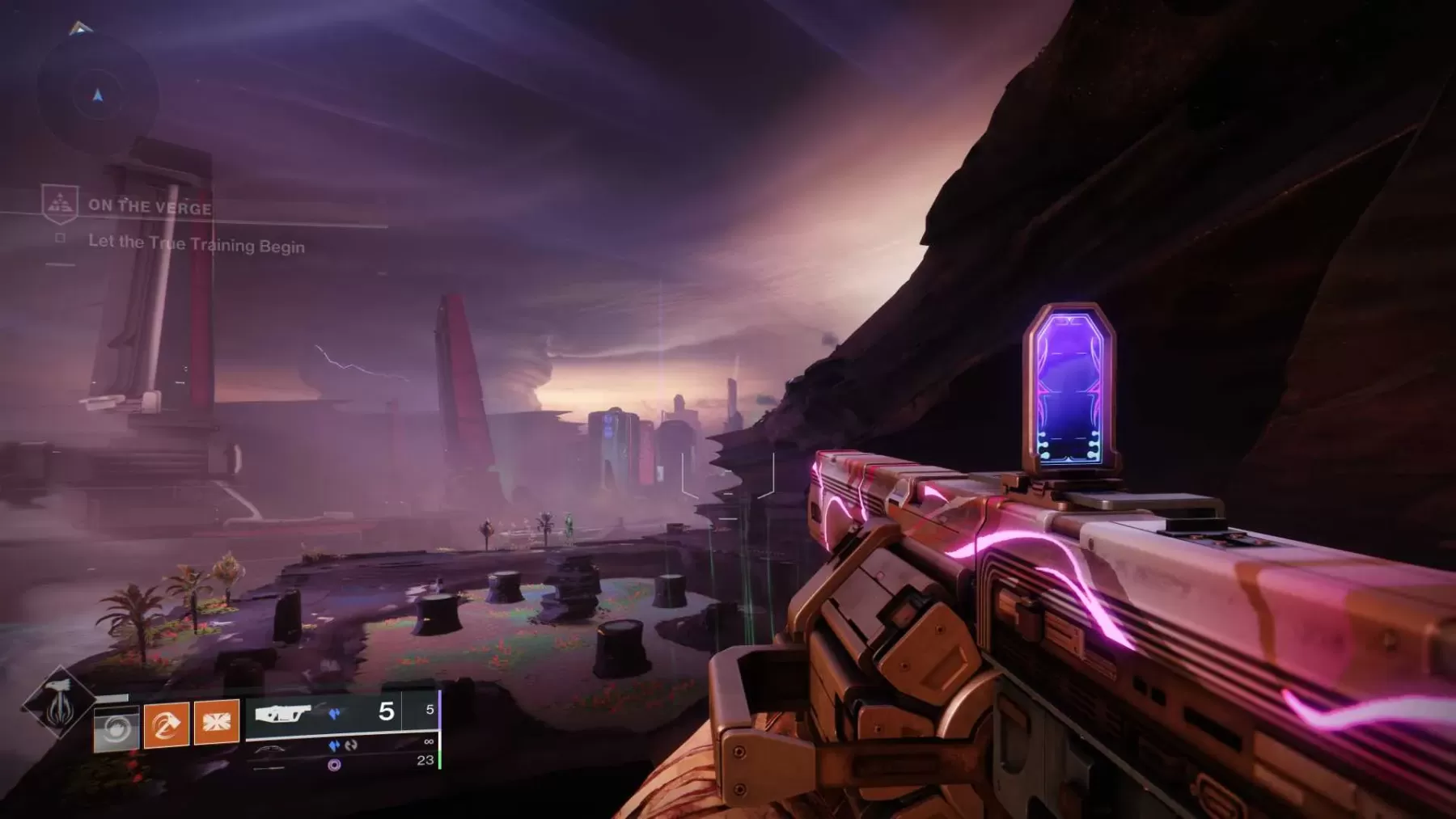1456x819 pixels.
Task: Click the infinity reserve ammo symbol
Action: [429, 741]
